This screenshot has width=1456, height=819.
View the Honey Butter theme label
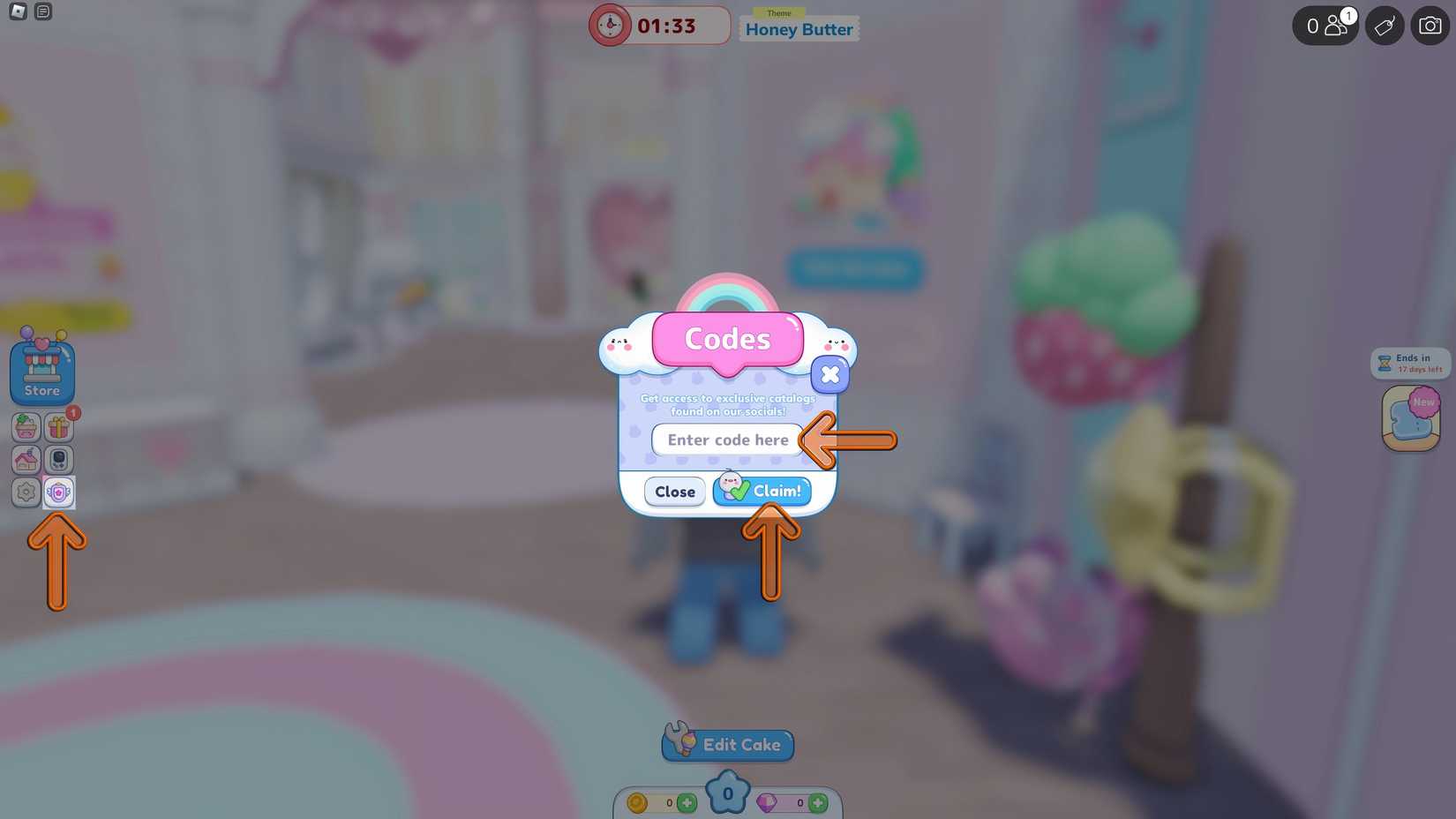pyautogui.click(x=798, y=28)
